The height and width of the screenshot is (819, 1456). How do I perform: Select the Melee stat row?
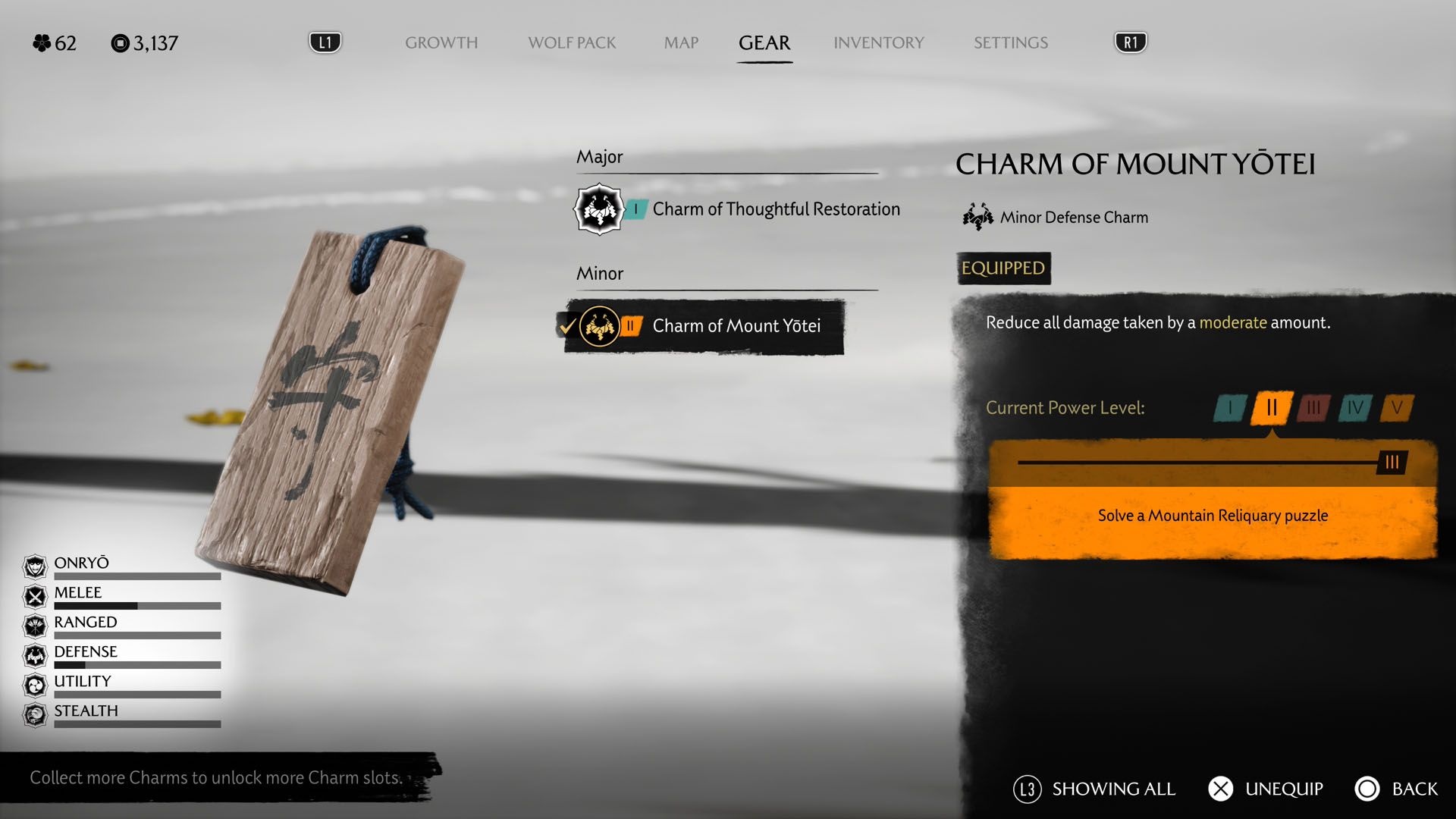121,596
